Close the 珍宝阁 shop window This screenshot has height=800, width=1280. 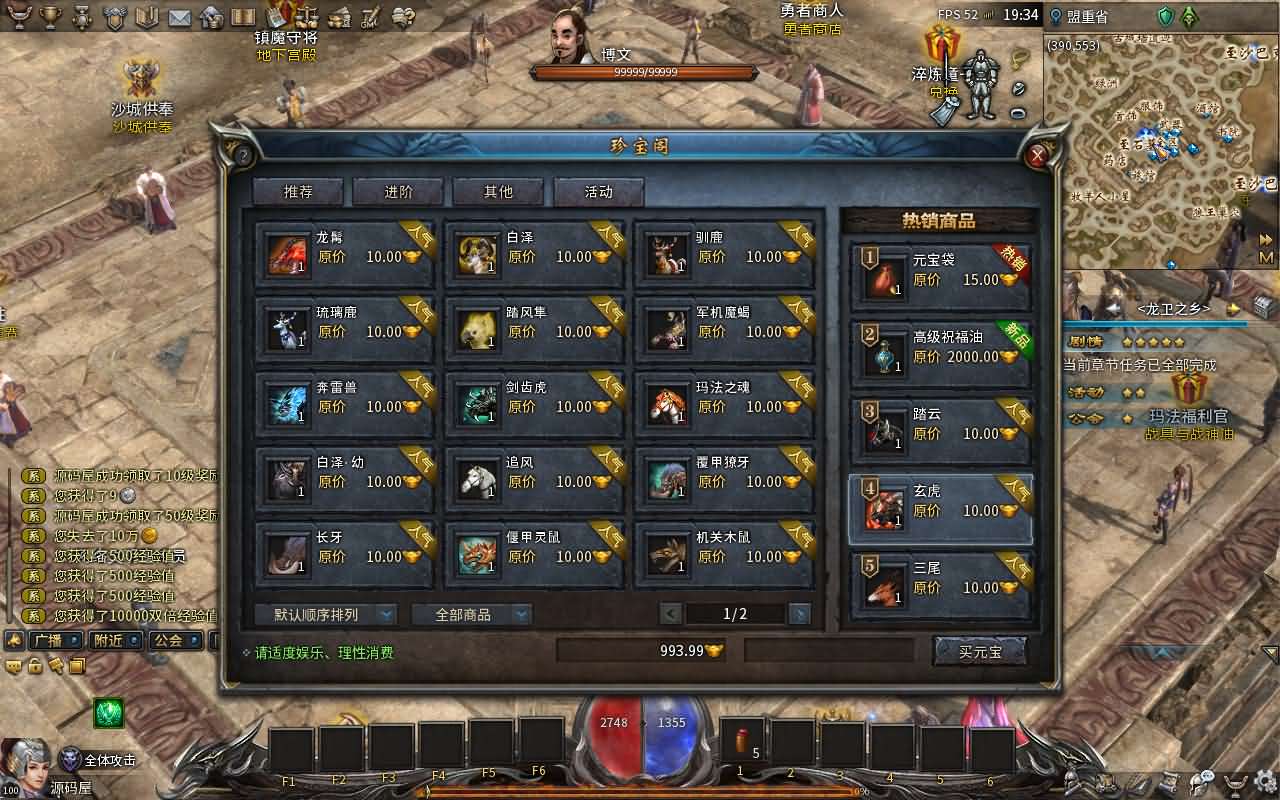[x=1038, y=155]
